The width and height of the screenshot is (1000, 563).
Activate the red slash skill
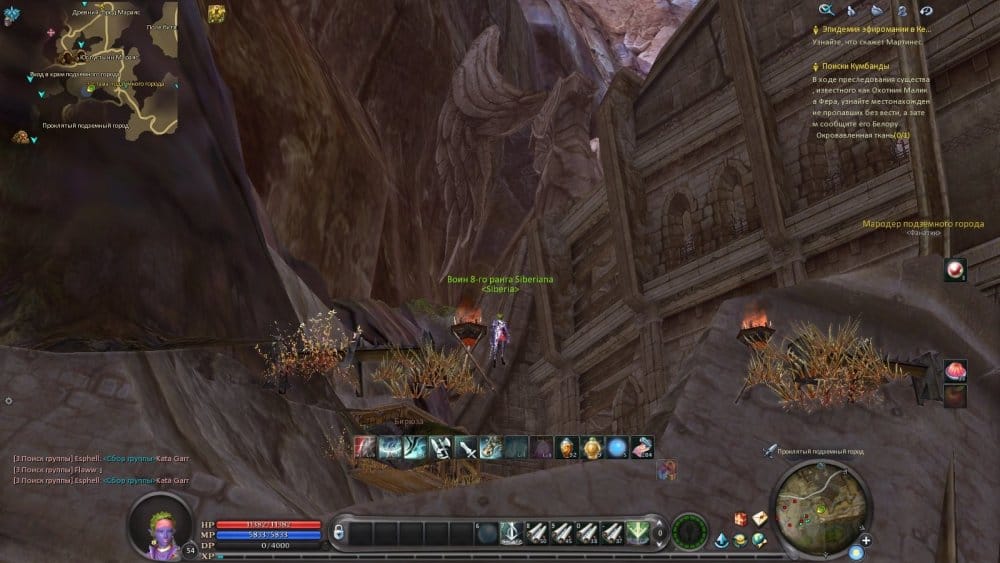(365, 448)
